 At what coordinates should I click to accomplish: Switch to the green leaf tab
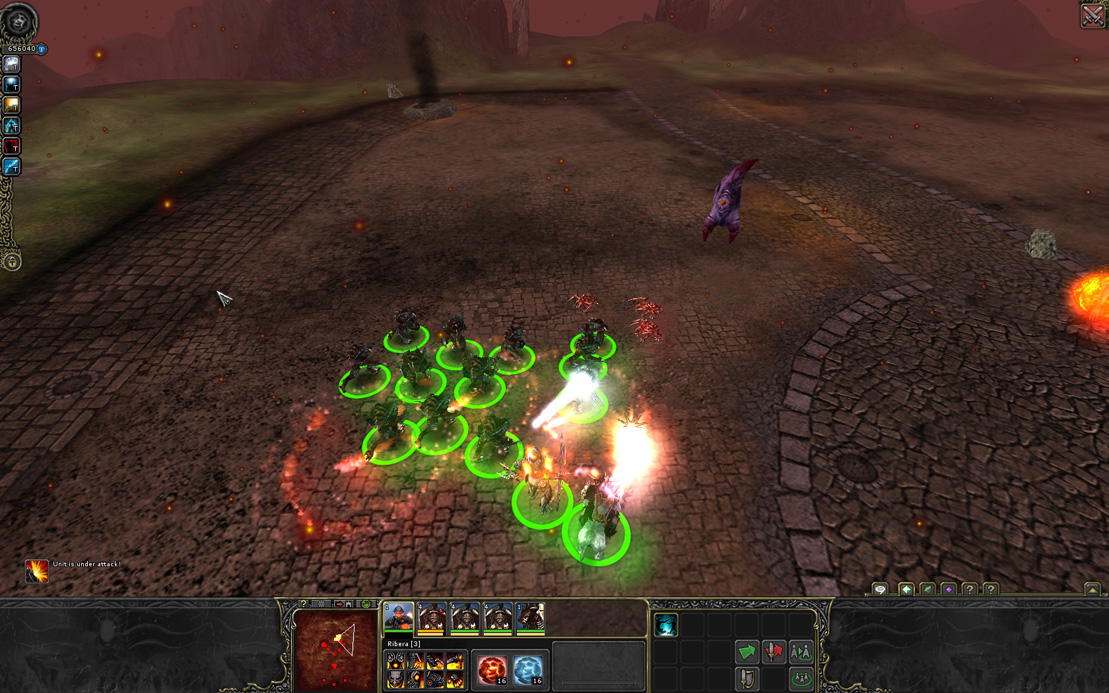pos(927,590)
